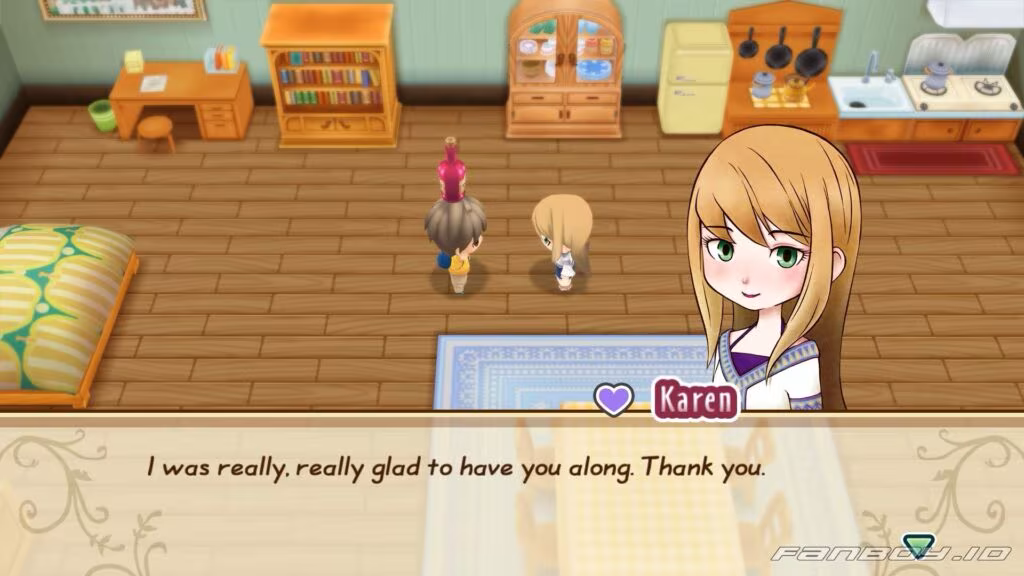This screenshot has height=576, width=1024.
Task: Click Karen's purple heart affection icon
Action: (x=615, y=399)
